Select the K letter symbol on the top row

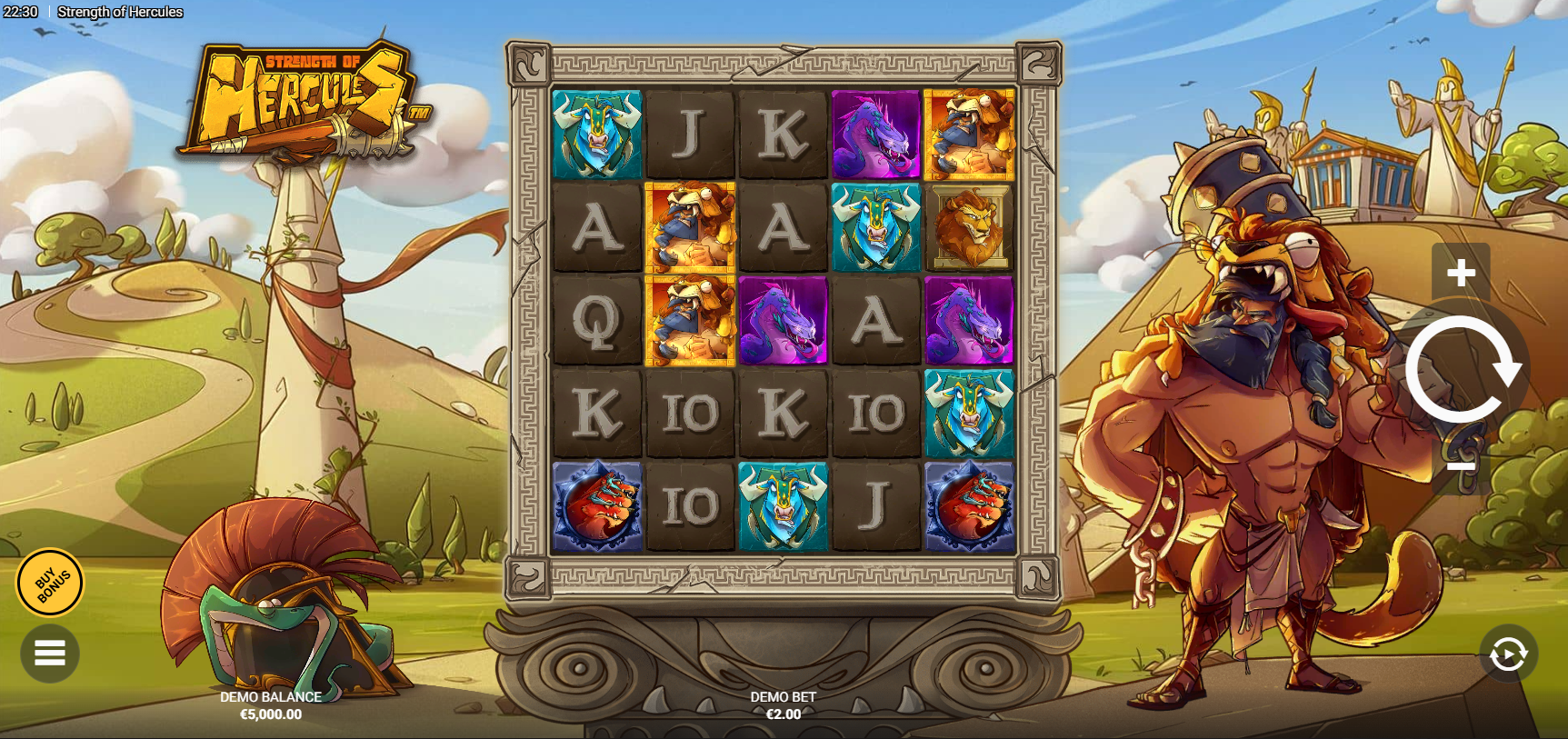click(x=784, y=132)
